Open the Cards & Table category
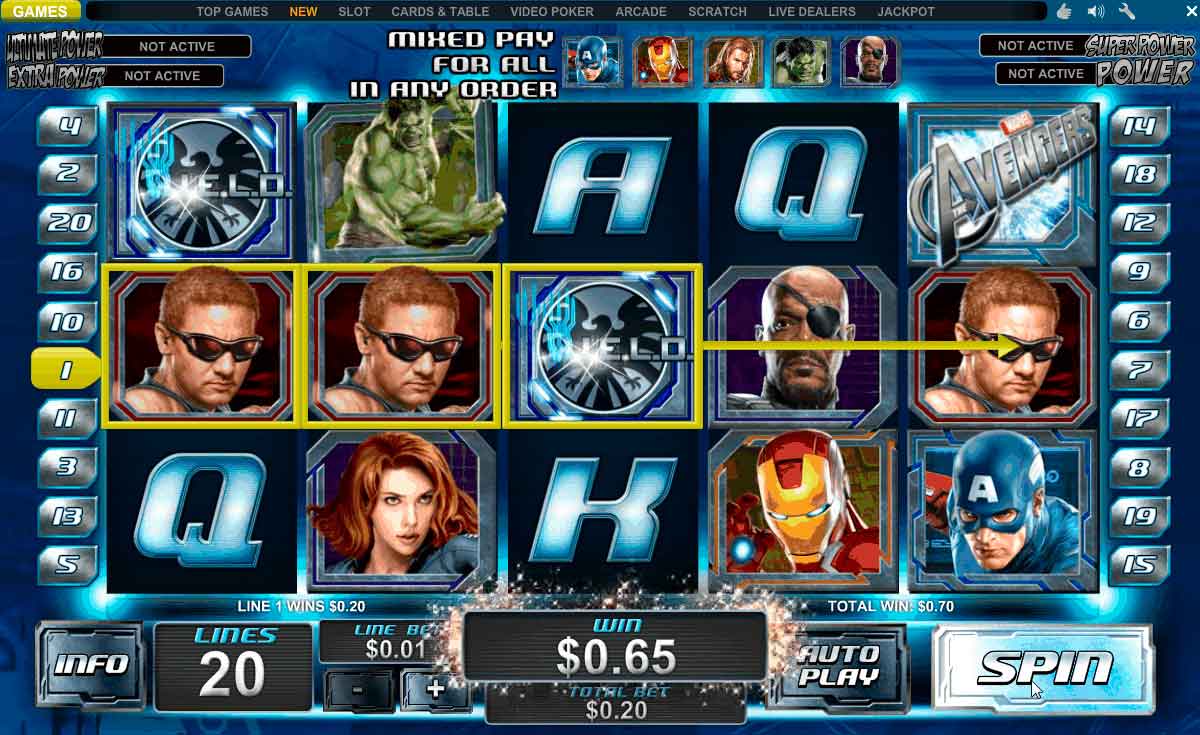The width and height of the screenshot is (1200, 735). [440, 12]
